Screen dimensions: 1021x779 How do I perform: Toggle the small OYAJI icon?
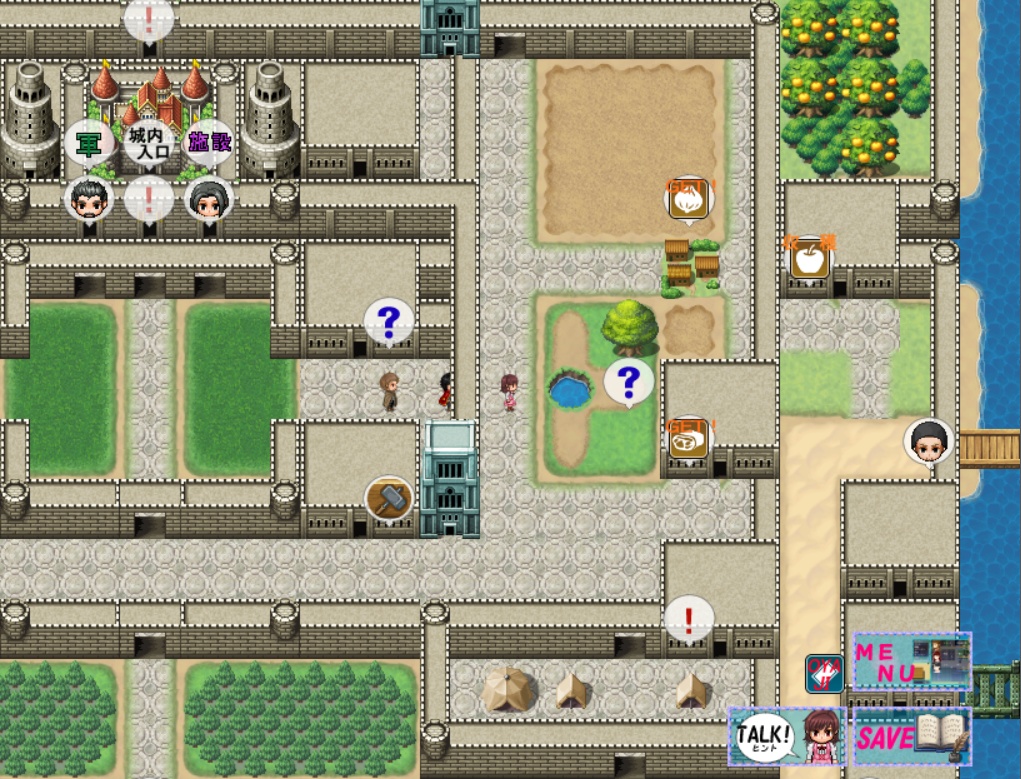tap(824, 673)
